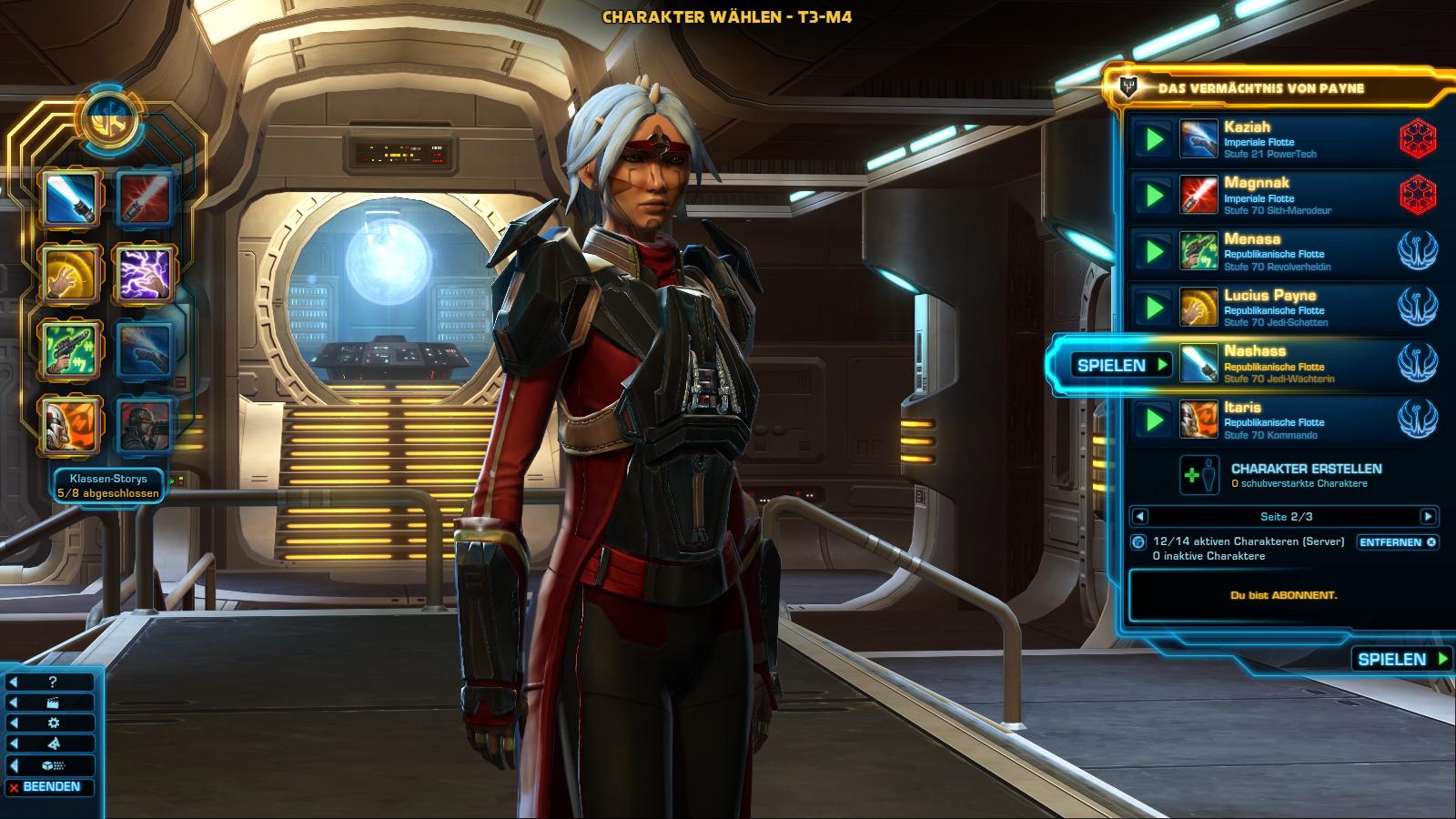Pick the Lucius Payne character
This screenshot has height=819, width=1456.
click(1292, 308)
